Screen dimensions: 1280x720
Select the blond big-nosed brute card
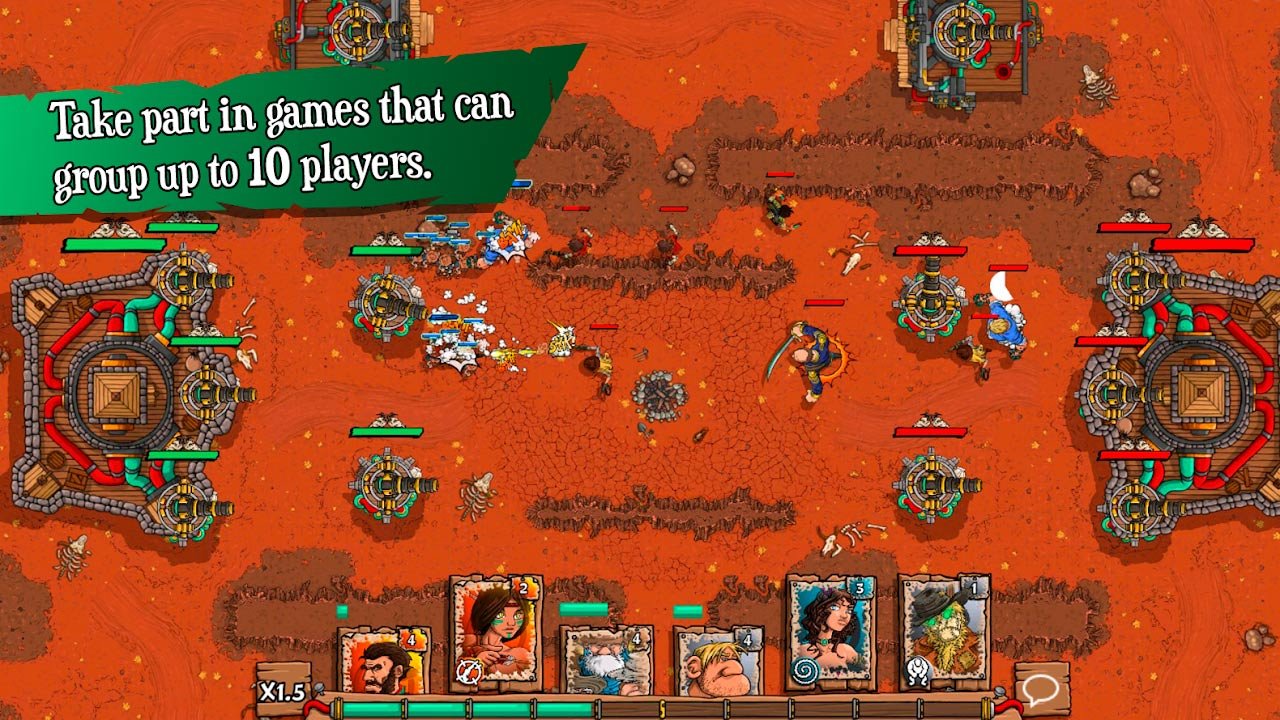pos(718,660)
